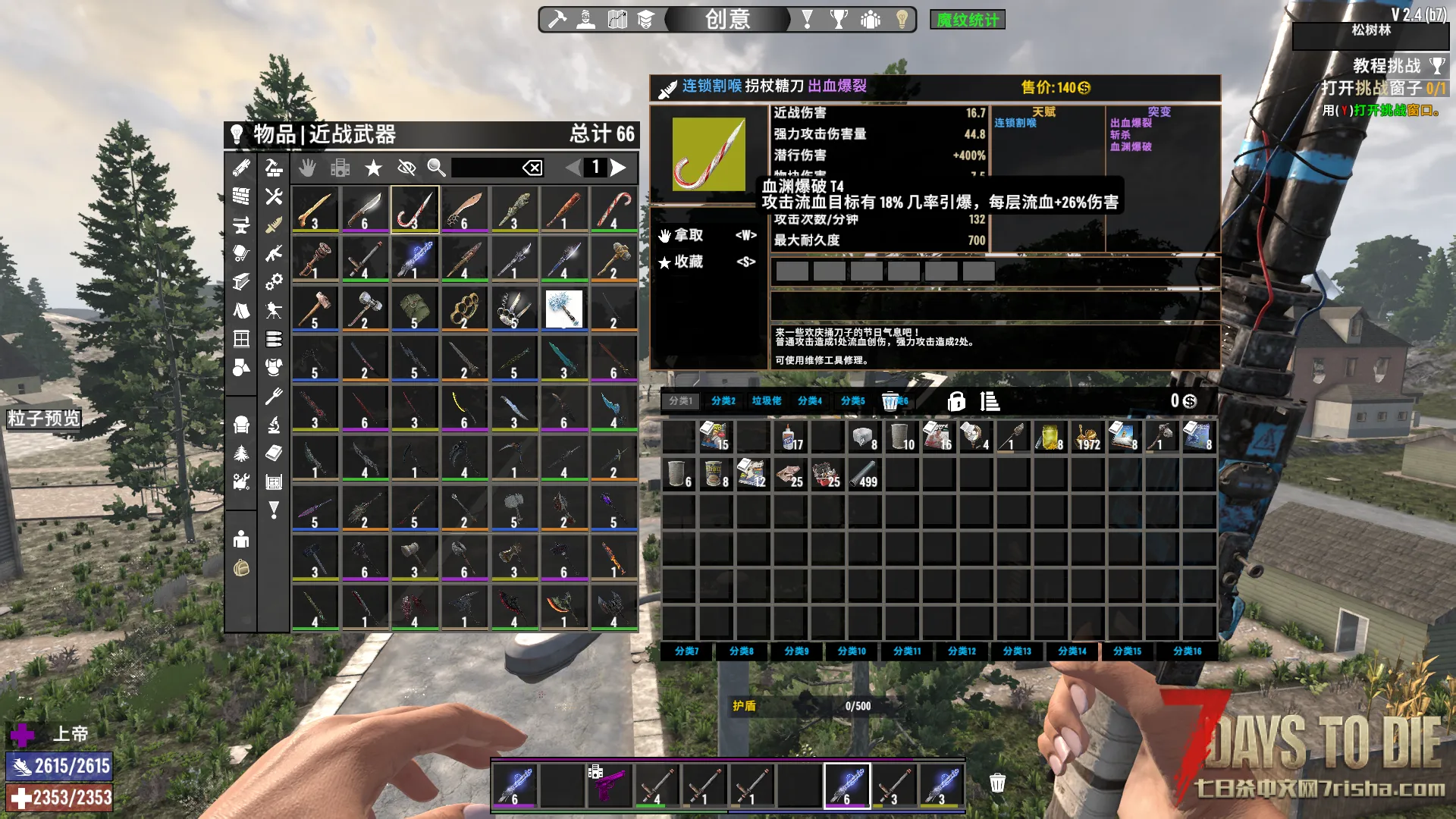Select the pink pistol hotbar slot
The width and height of the screenshot is (1456, 819).
pos(609,785)
